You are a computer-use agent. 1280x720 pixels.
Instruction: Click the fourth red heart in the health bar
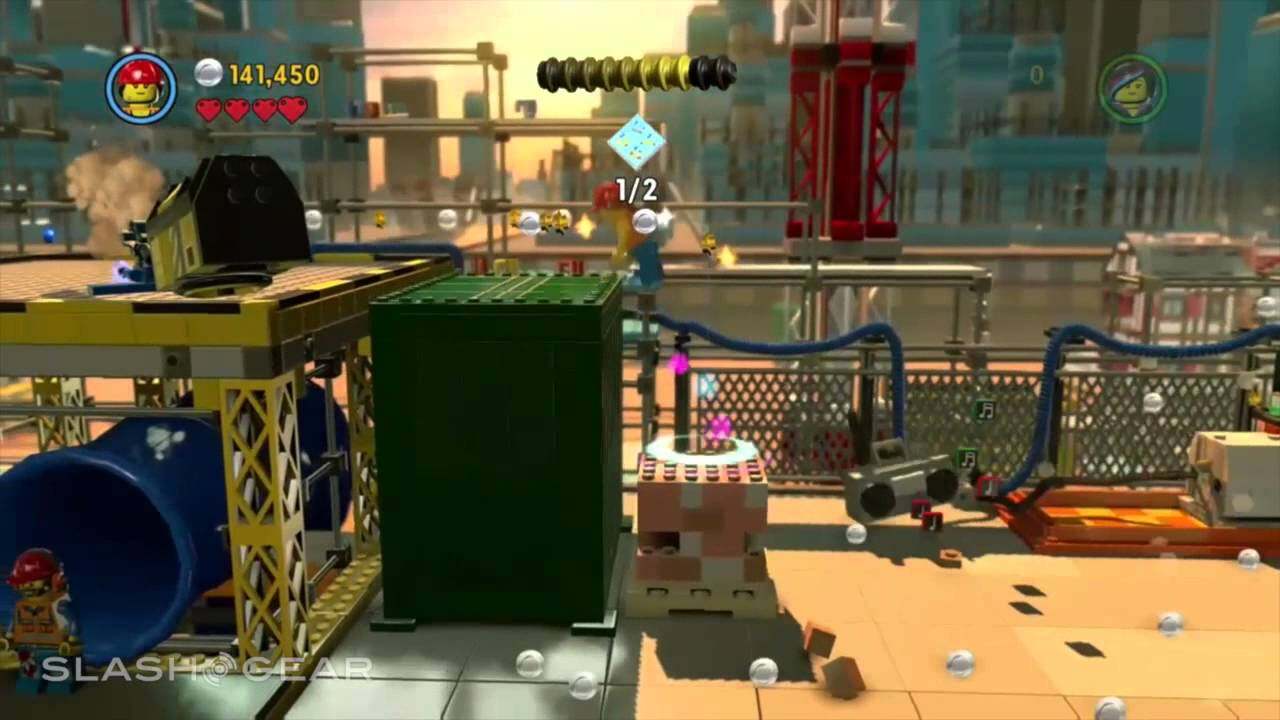click(290, 111)
